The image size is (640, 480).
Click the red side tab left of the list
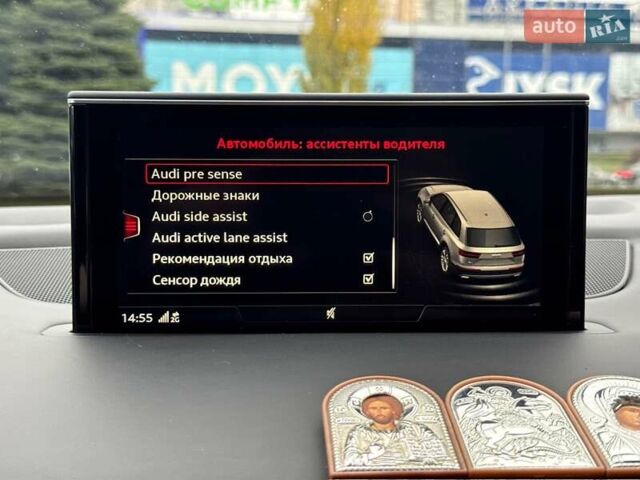[131, 226]
